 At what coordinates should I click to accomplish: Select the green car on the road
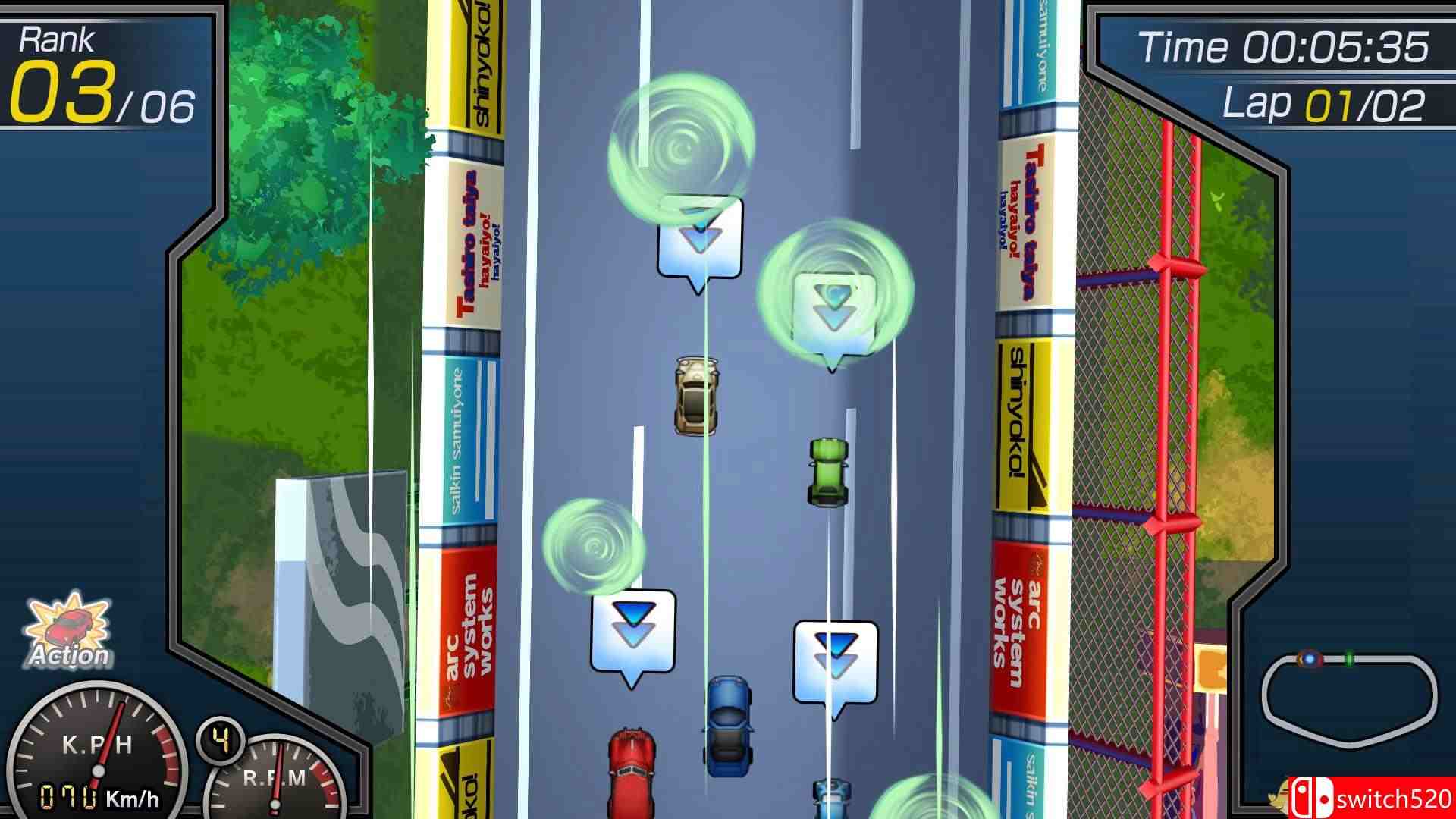click(x=827, y=470)
